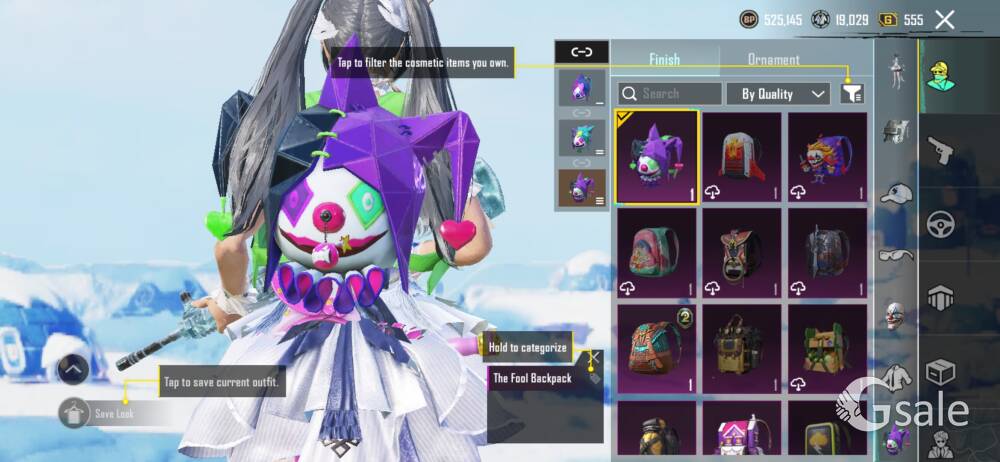Switch to the Finish tab
1000x462 pixels.
click(x=664, y=60)
